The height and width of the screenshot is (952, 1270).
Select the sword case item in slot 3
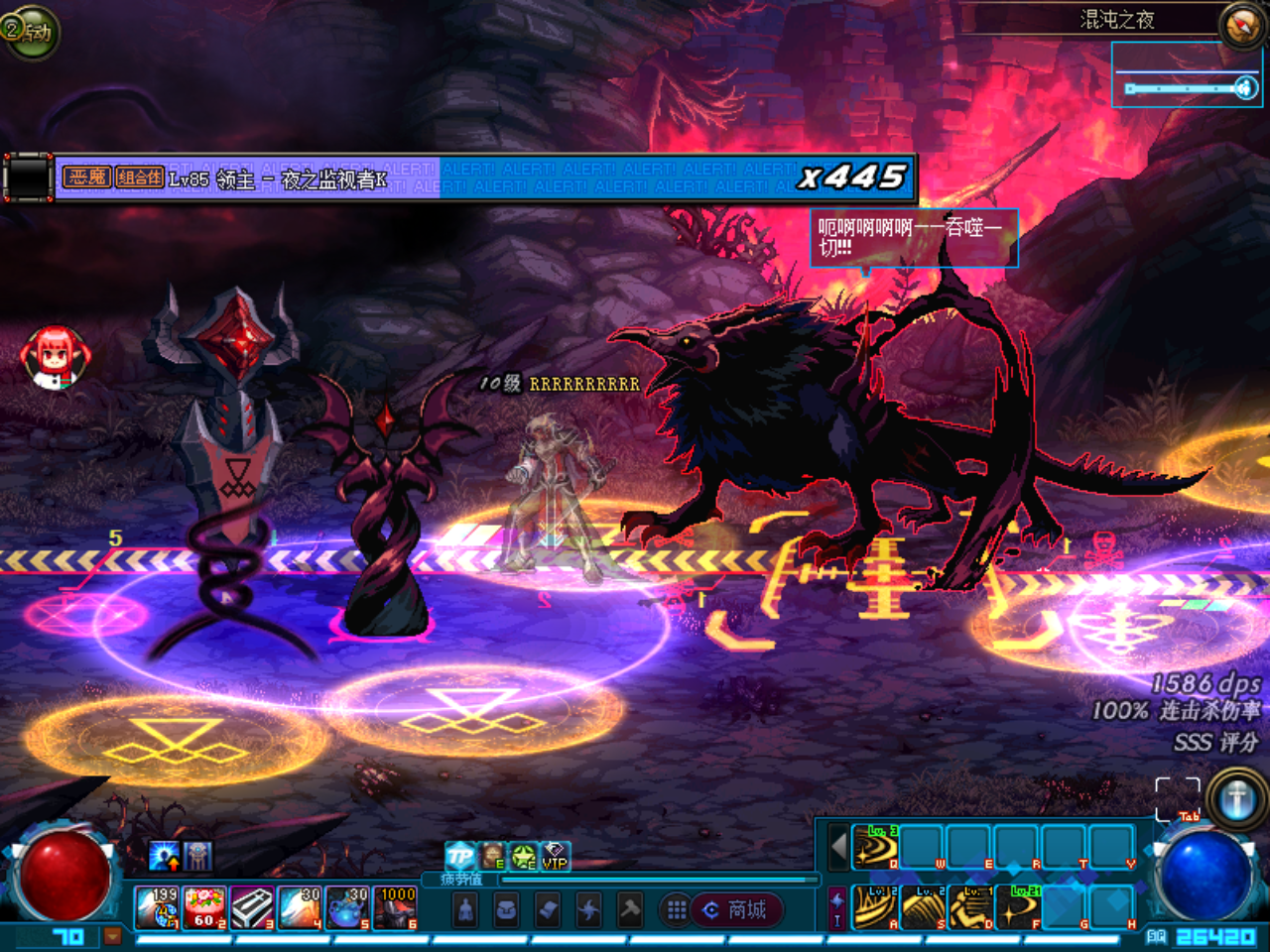click(x=252, y=907)
